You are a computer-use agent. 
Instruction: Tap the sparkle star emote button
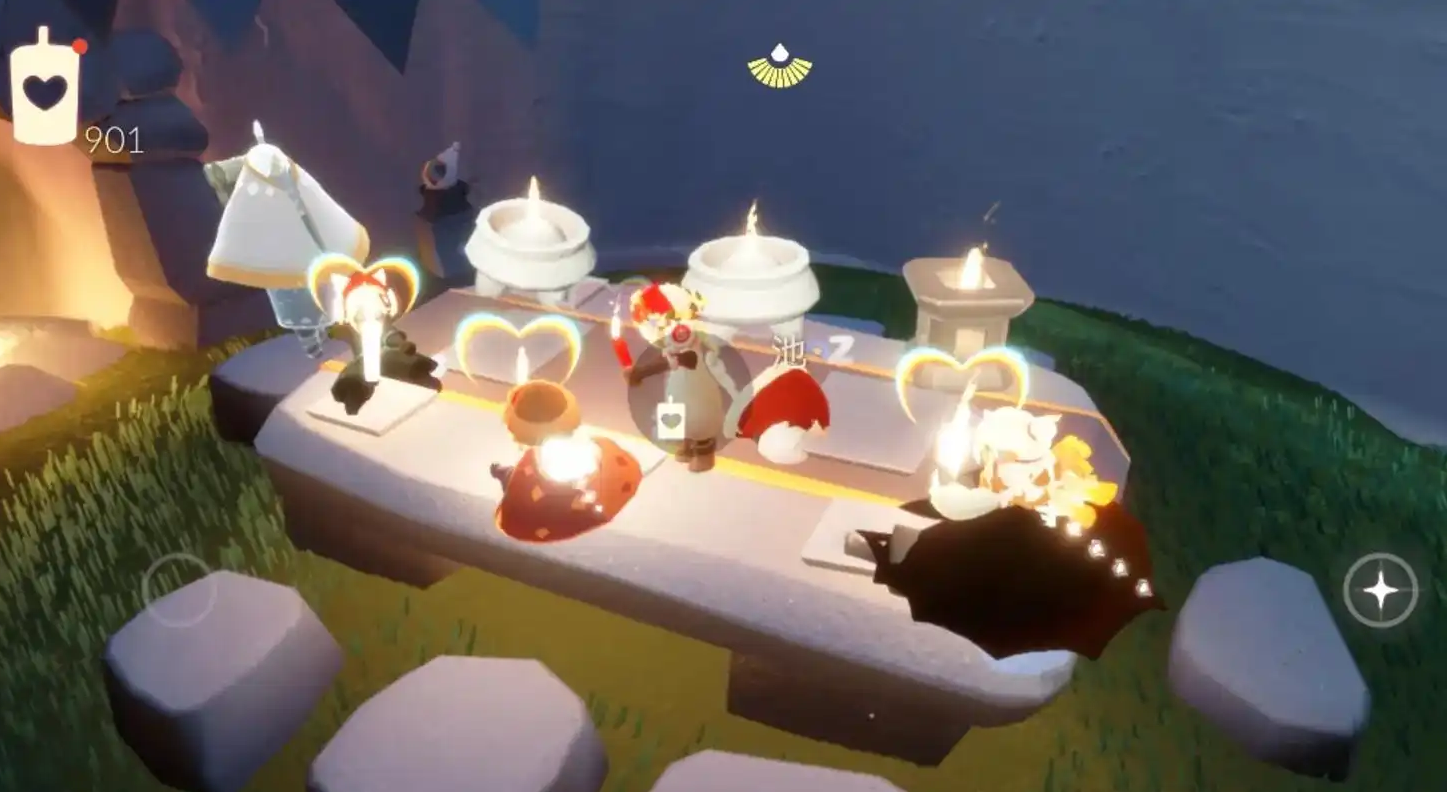pos(1380,591)
